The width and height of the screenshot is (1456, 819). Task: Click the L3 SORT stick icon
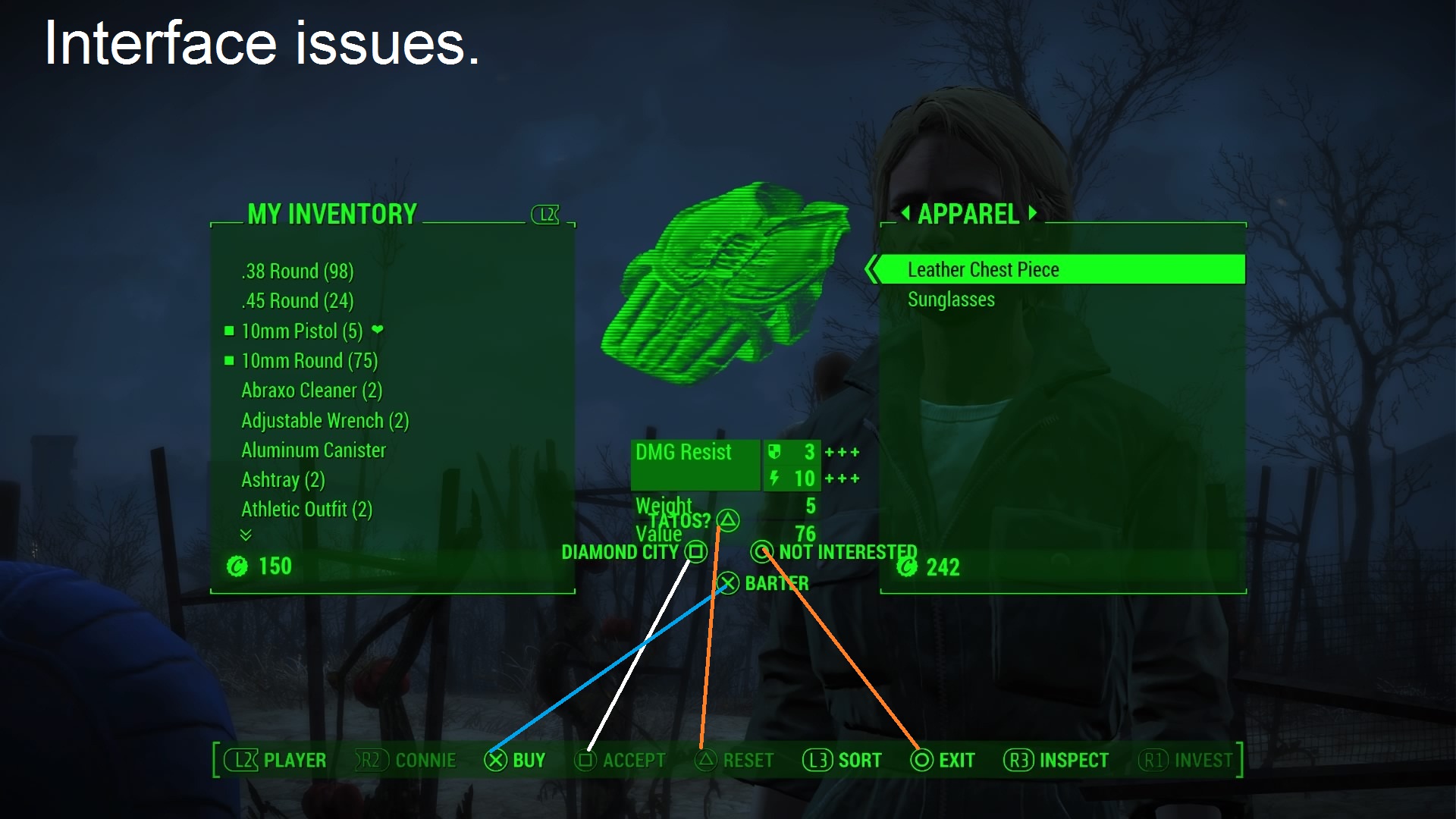click(x=818, y=761)
